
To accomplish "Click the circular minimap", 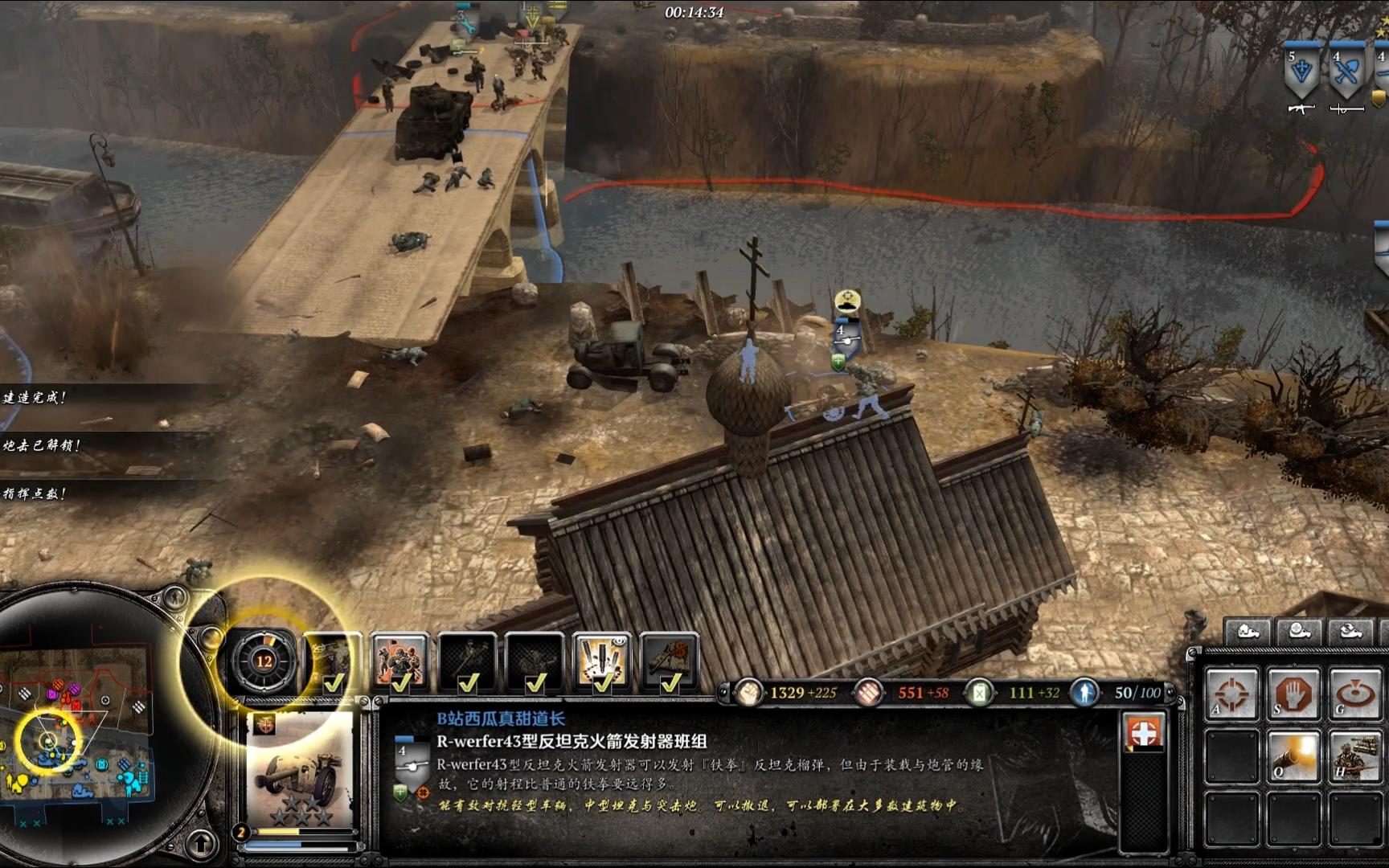I will tap(76, 723).
